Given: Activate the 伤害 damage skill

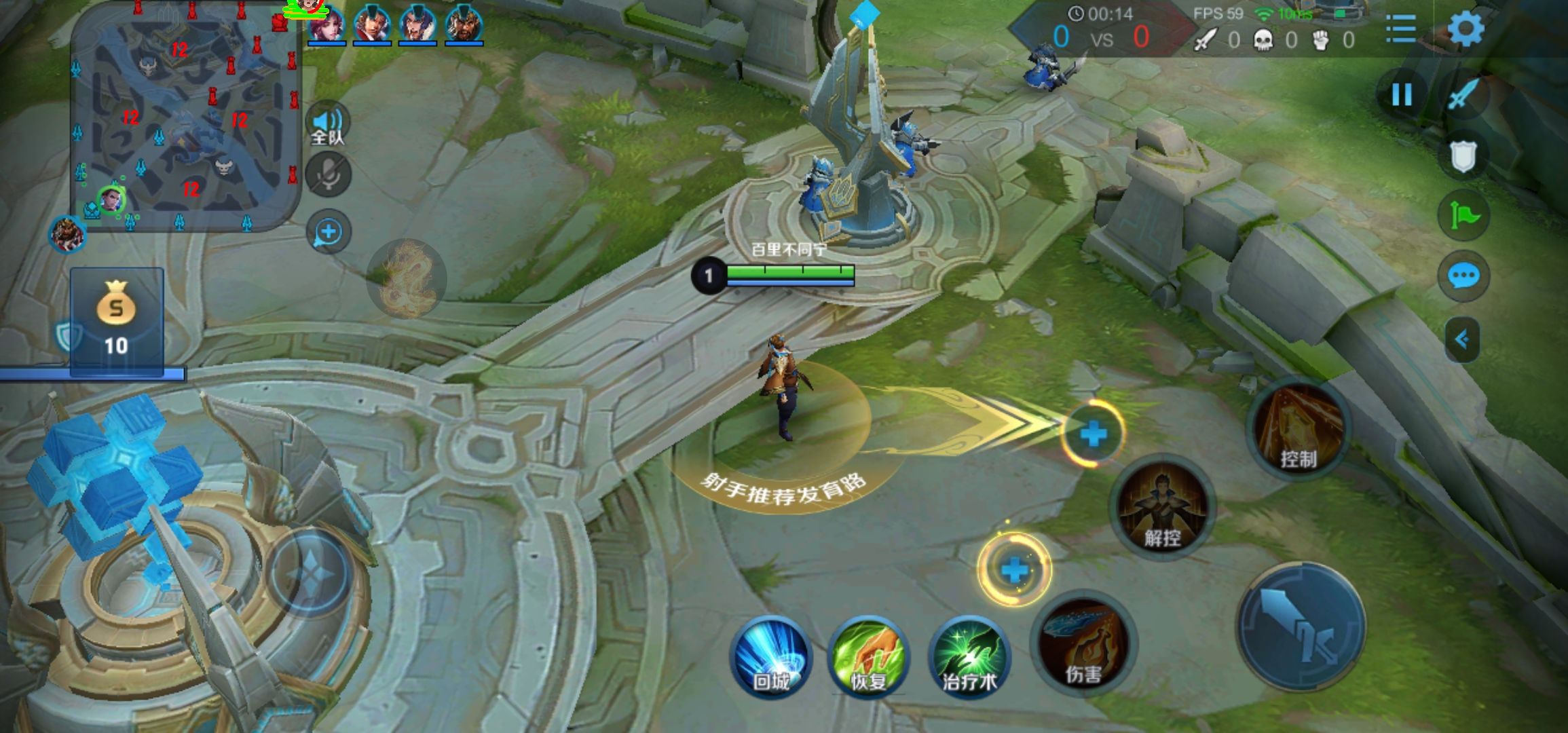Looking at the screenshot, I should pos(1083,643).
